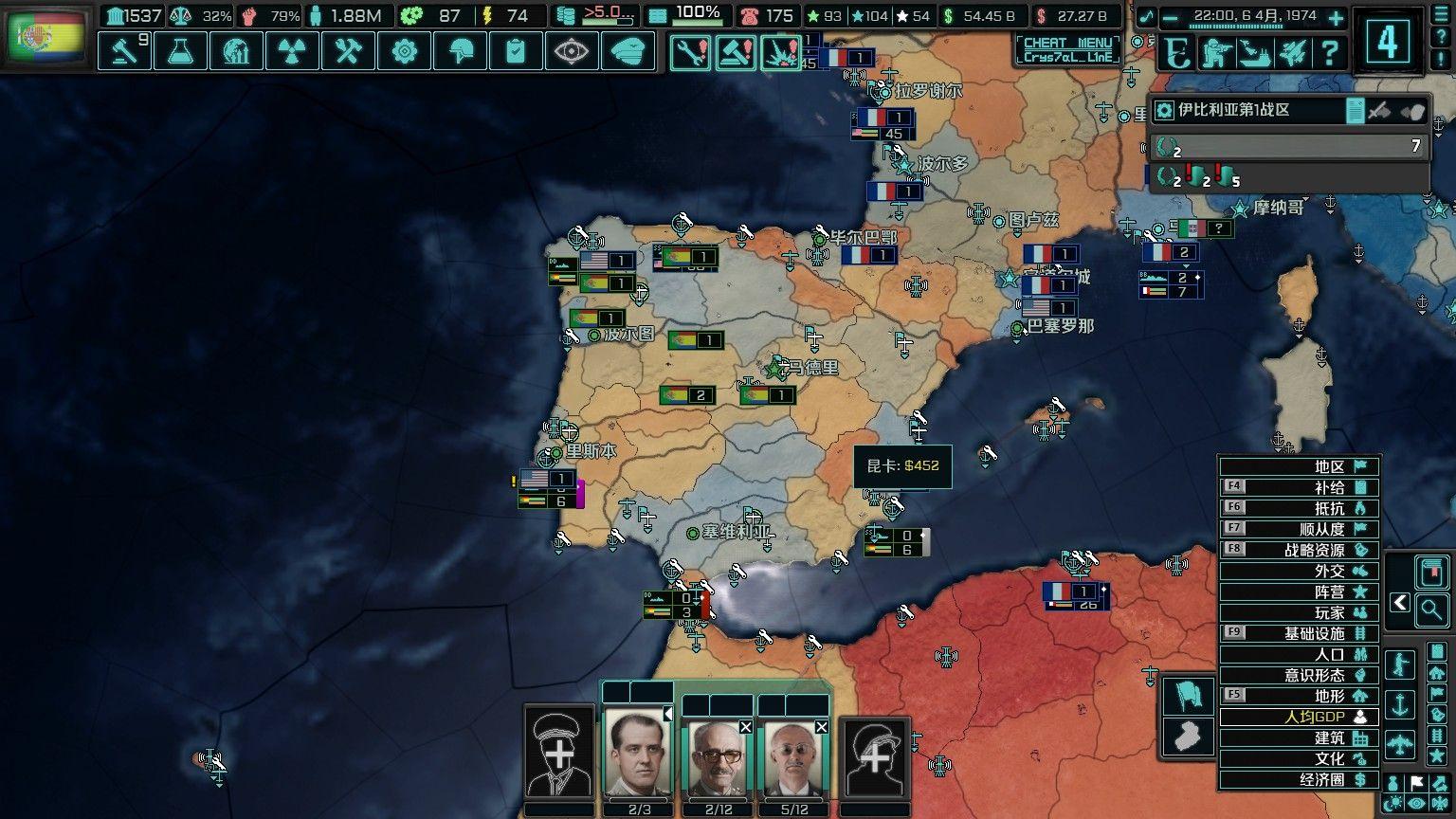Image resolution: width=1456 pixels, height=819 pixels.
Task: Open the eye intelligence menu
Action: point(572,51)
